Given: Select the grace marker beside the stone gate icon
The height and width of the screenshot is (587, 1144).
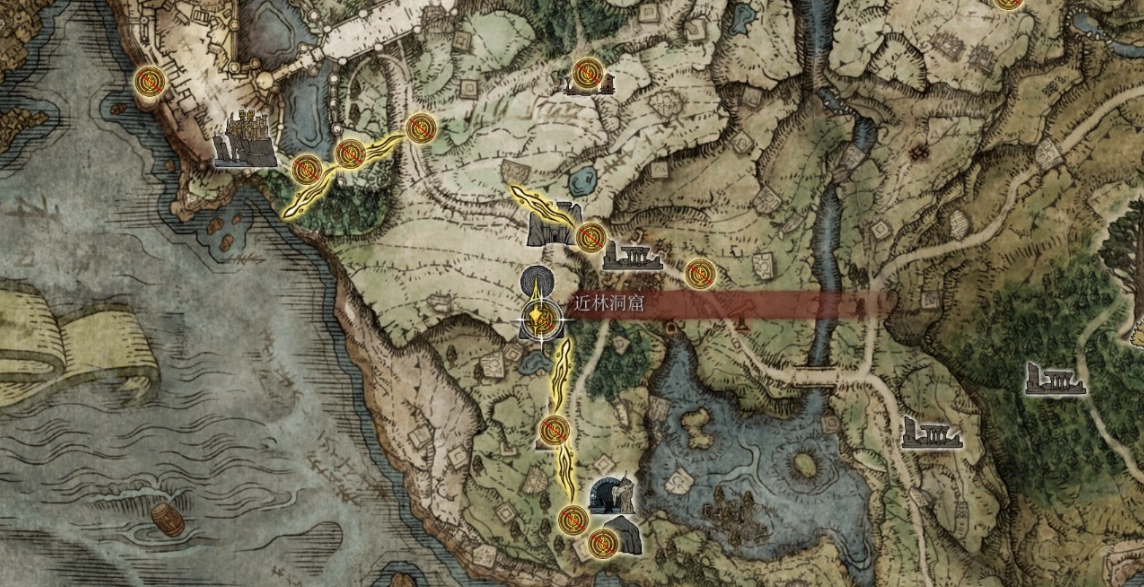Looking at the screenshot, I should [x=589, y=237].
